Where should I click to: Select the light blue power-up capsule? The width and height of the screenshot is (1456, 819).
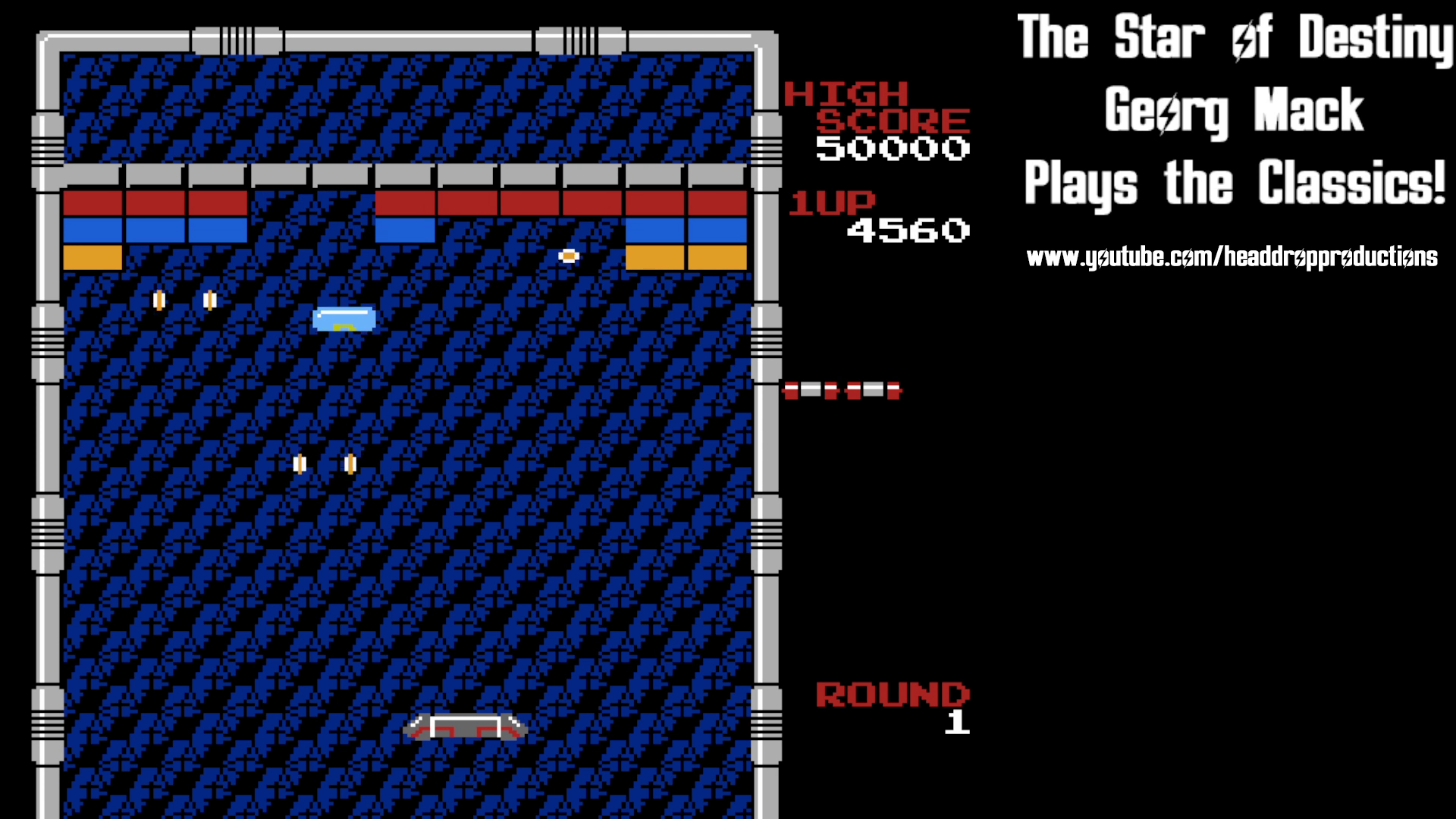pyautogui.click(x=345, y=318)
